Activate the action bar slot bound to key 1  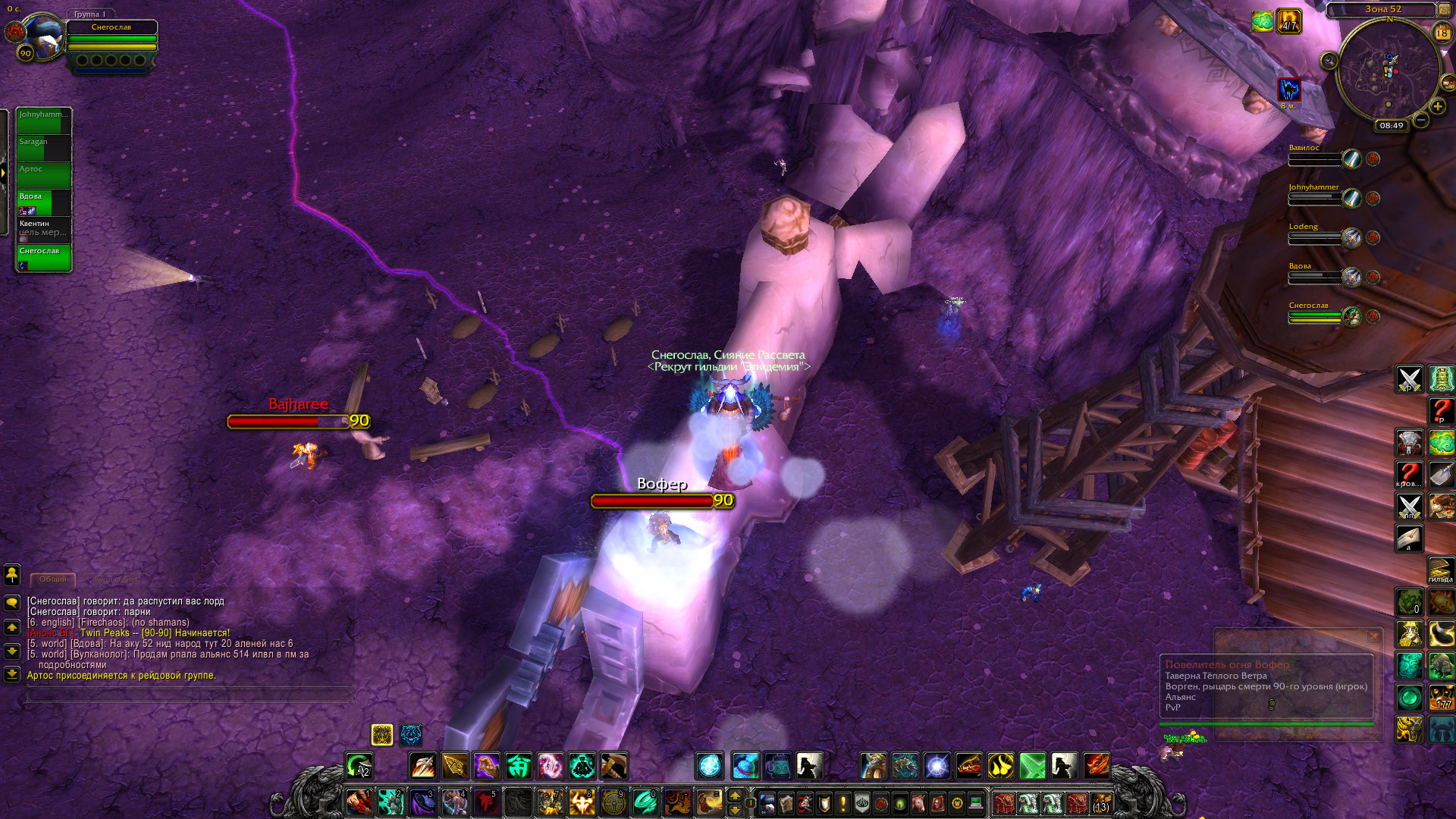[x=359, y=802]
